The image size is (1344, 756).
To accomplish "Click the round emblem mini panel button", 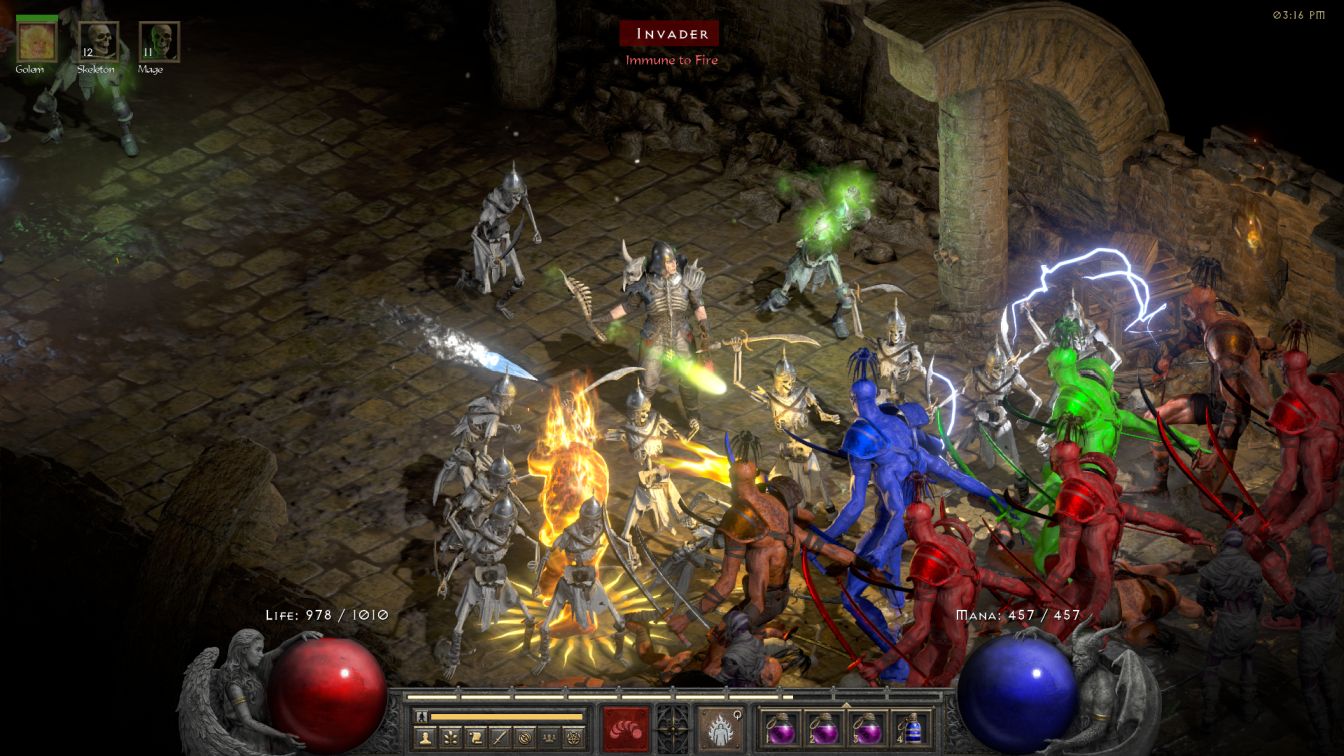I will coord(524,738).
